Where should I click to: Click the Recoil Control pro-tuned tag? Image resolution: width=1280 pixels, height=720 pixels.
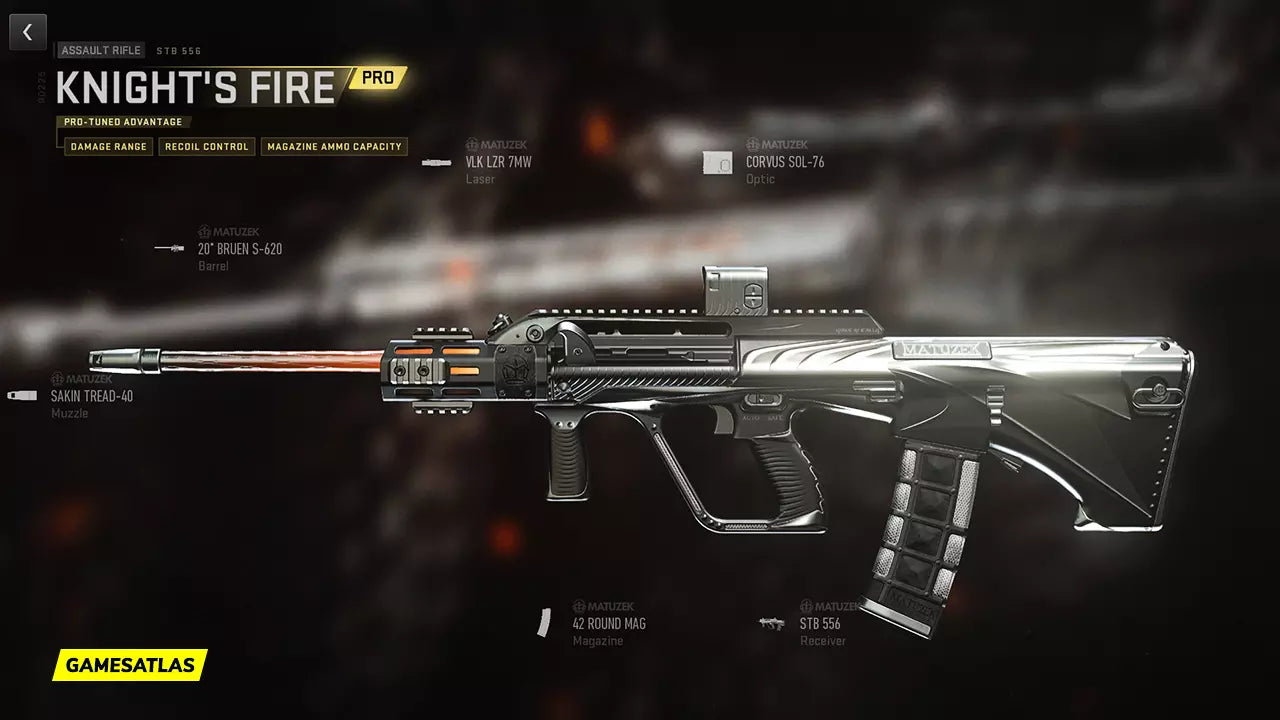click(206, 147)
